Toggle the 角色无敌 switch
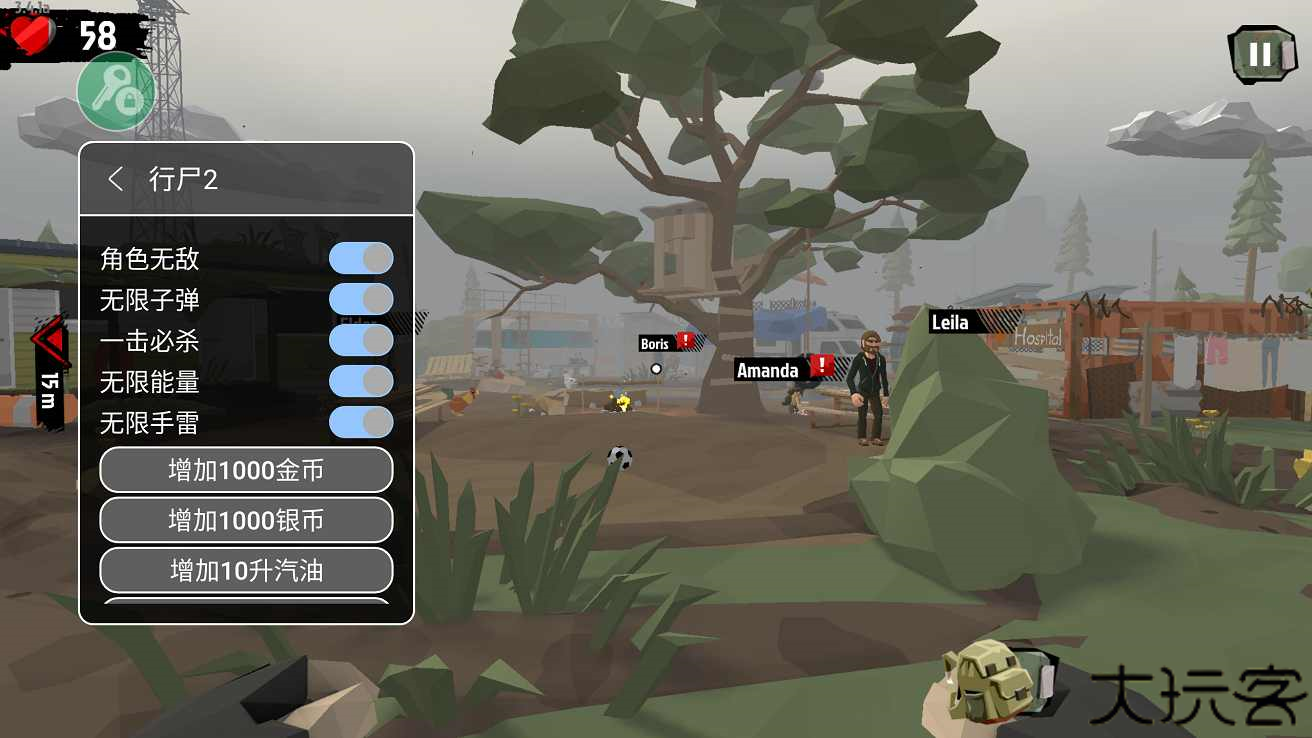Viewport: 1312px width, 738px height. 361,258
